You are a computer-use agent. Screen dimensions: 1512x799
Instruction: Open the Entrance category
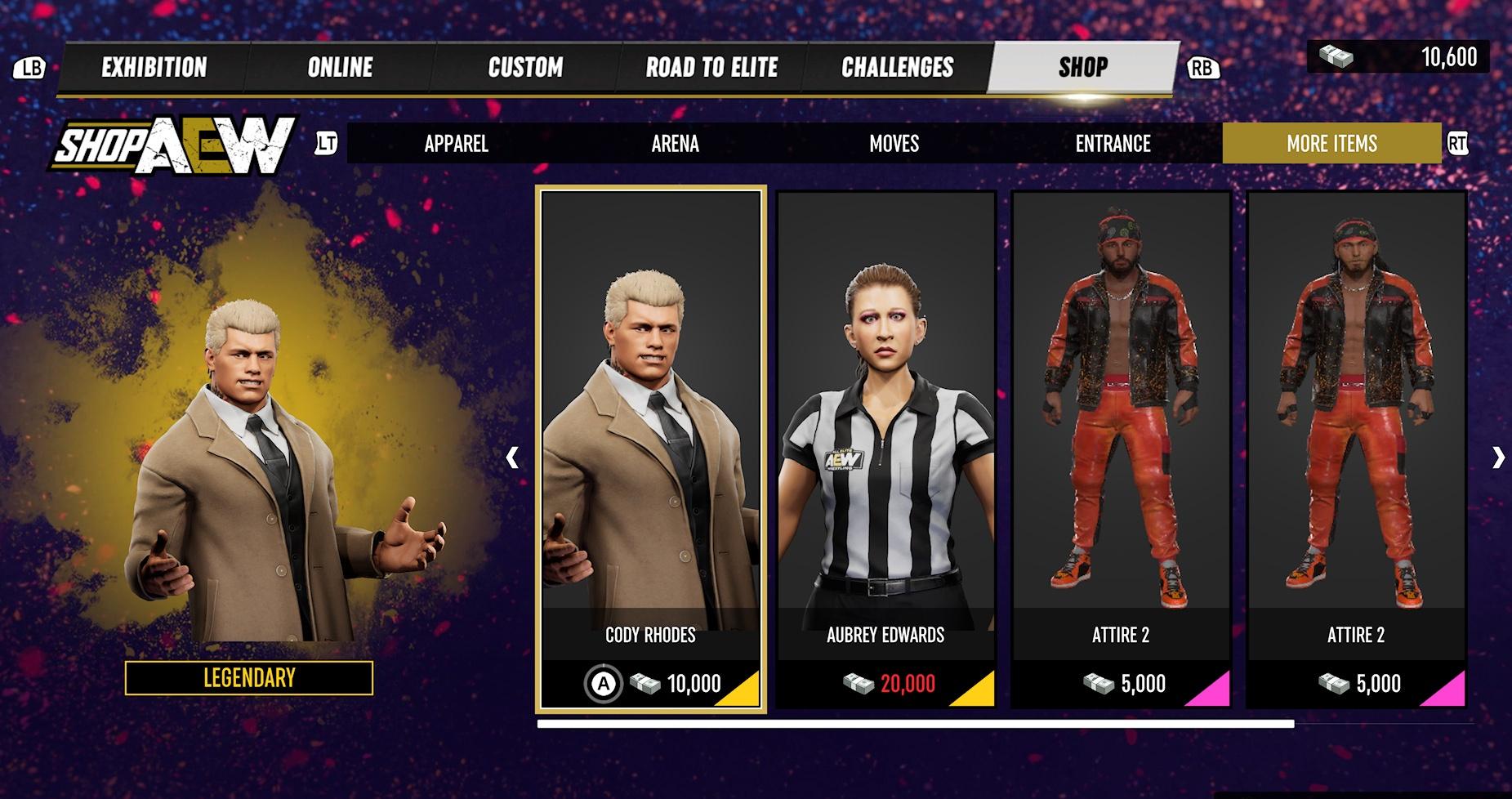[x=1113, y=144]
